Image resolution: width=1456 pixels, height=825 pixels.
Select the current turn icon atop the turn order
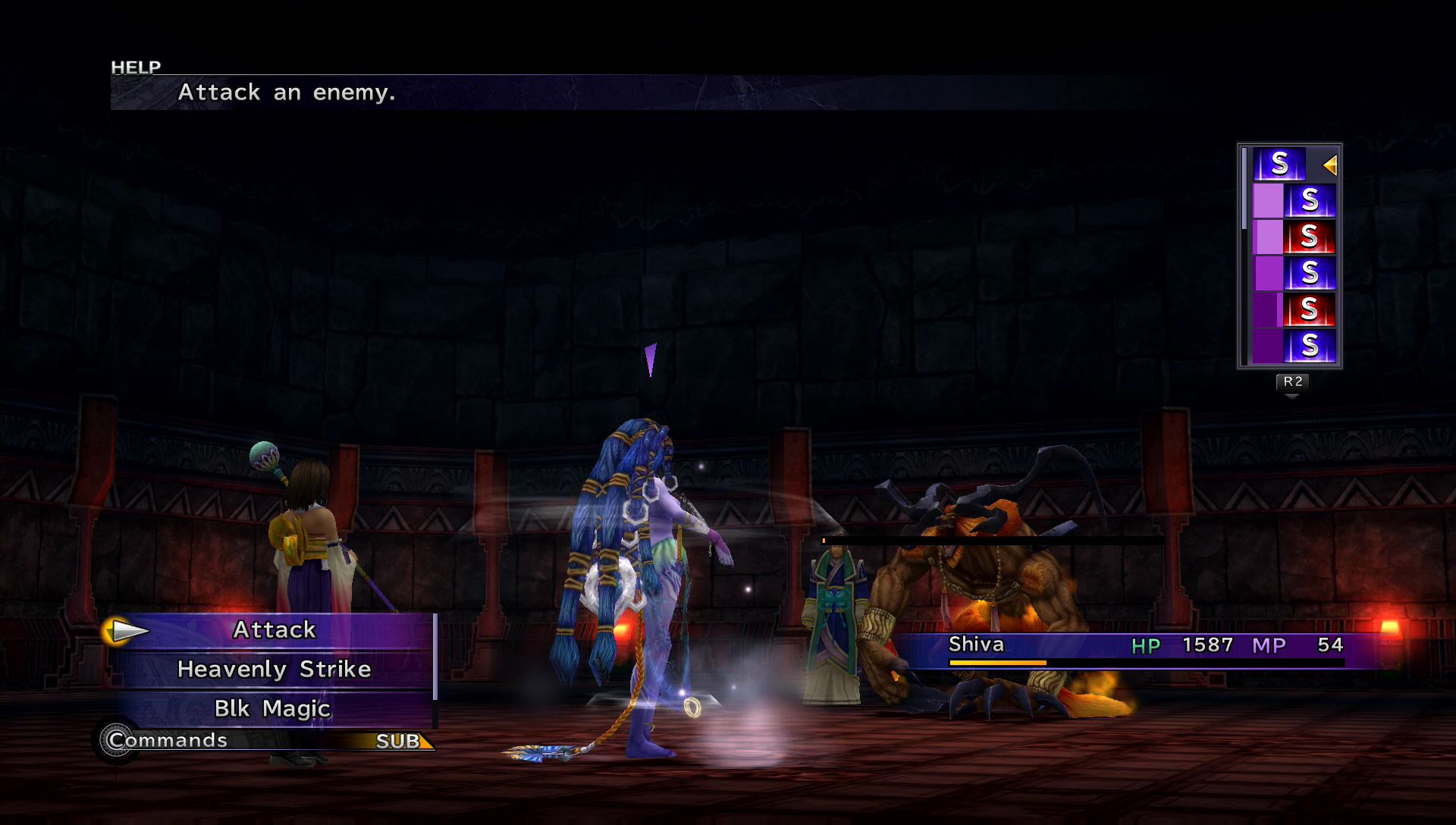tap(1279, 164)
